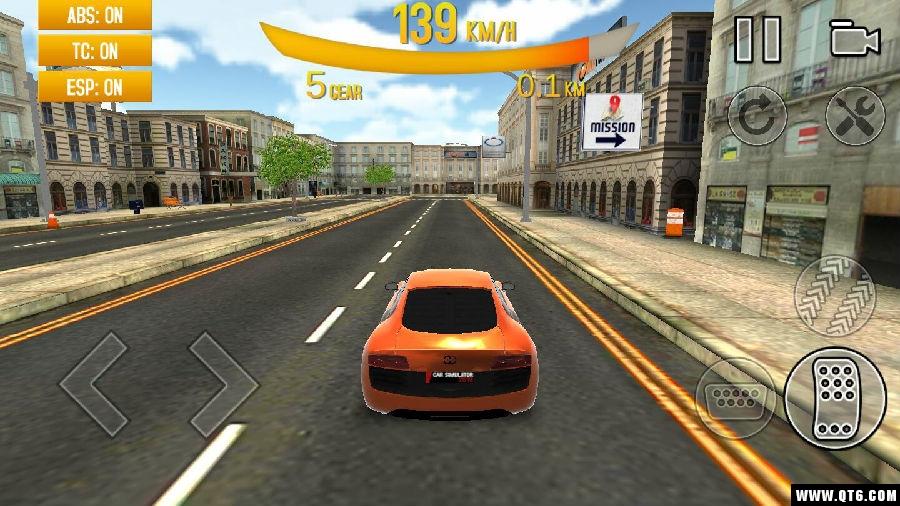
Task: Change the camera view
Action: click(x=854, y=39)
